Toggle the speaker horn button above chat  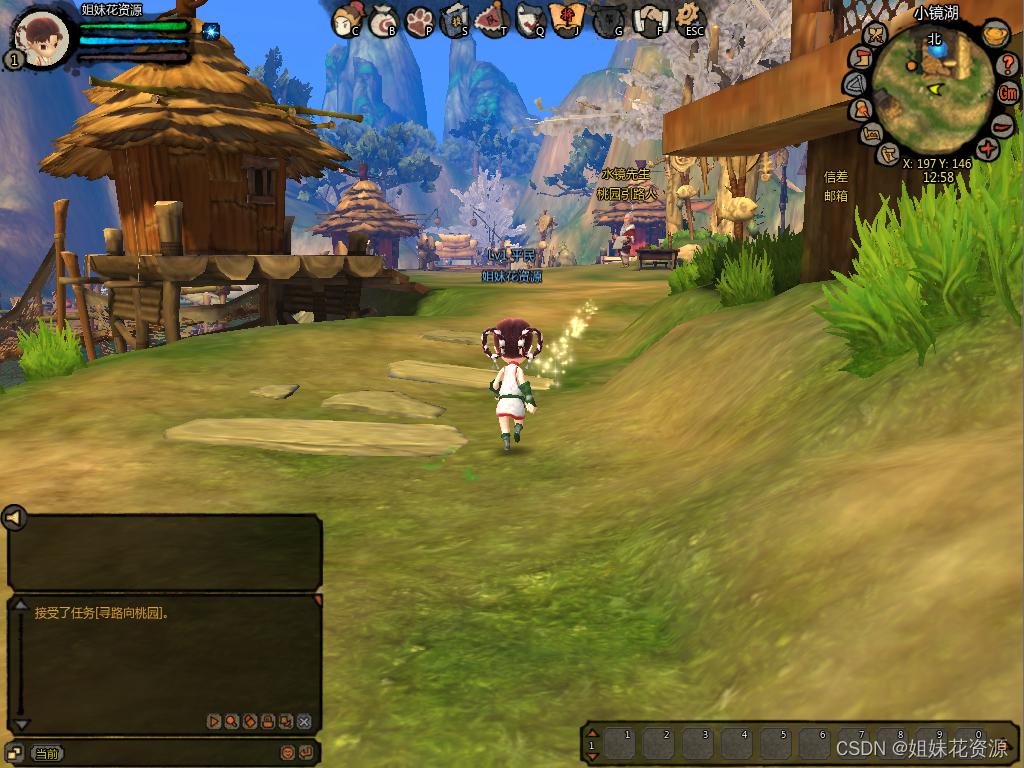(x=13, y=517)
